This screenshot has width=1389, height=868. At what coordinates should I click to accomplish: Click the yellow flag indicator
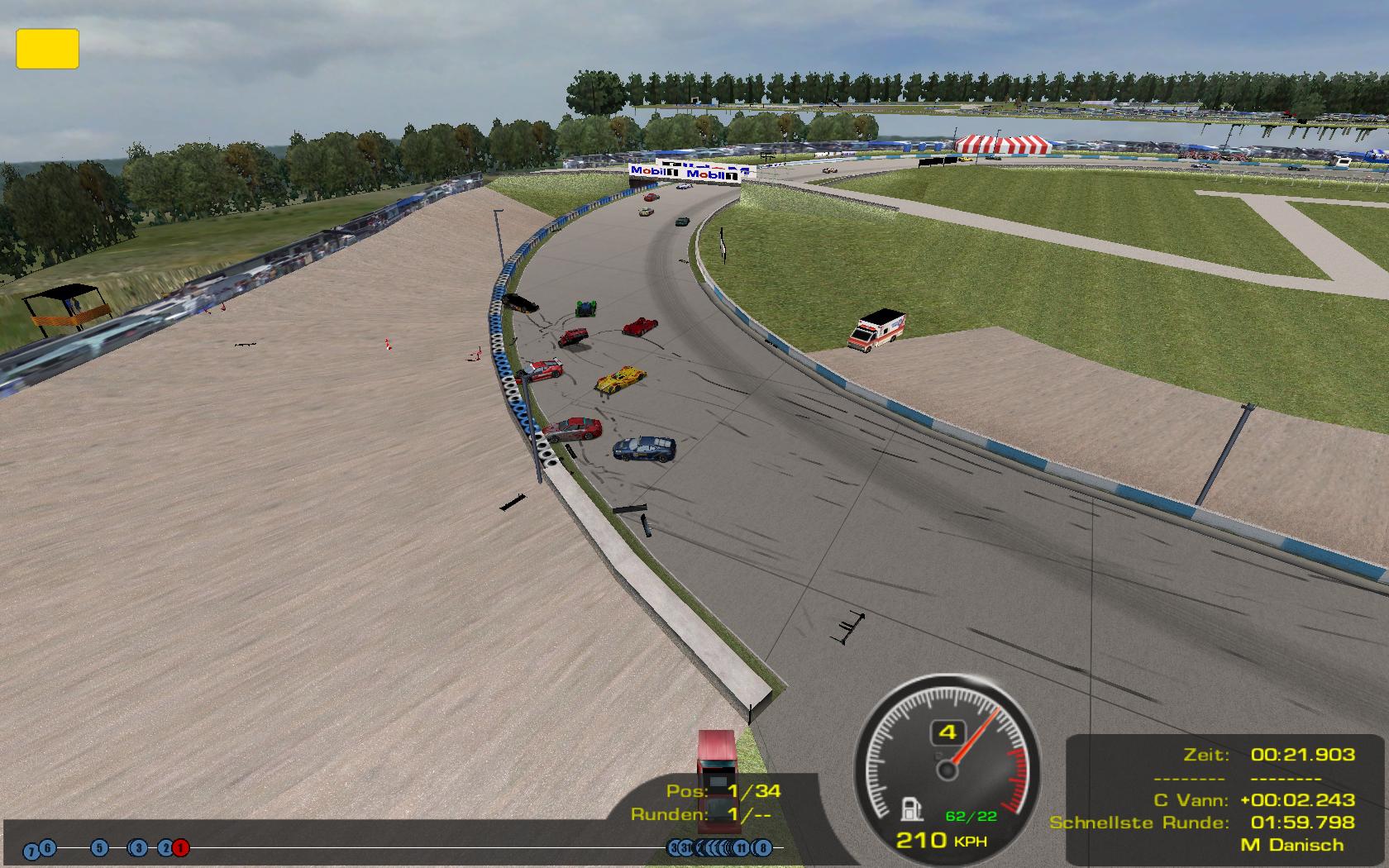coord(47,49)
